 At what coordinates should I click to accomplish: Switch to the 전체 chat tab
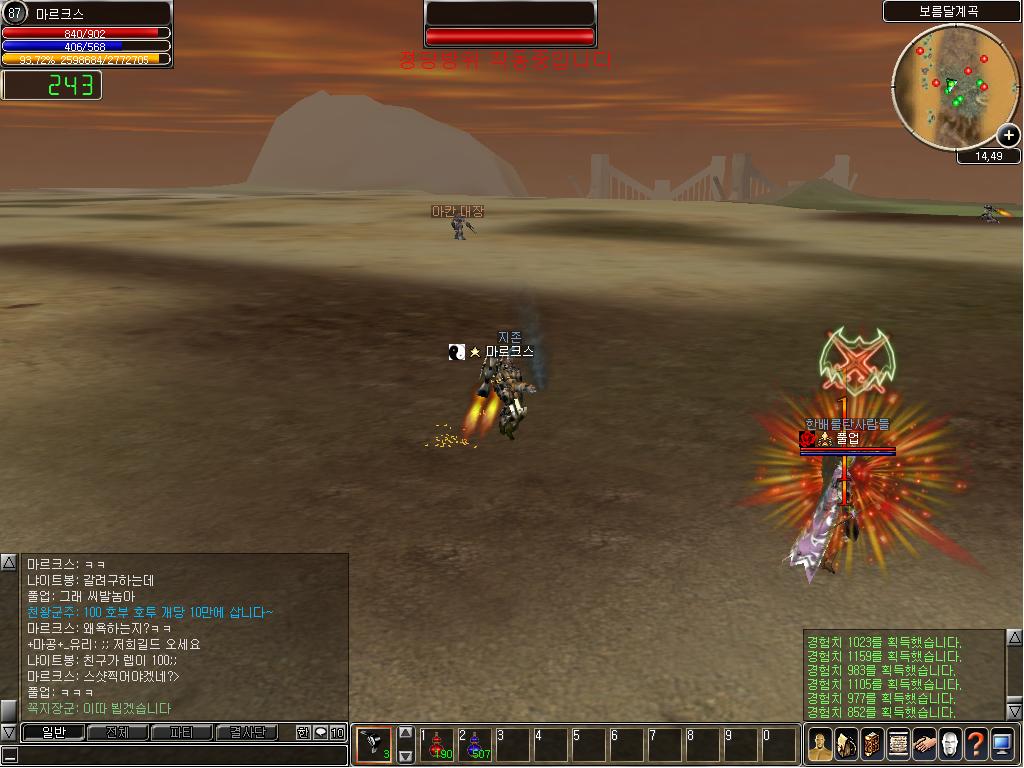click(x=117, y=732)
